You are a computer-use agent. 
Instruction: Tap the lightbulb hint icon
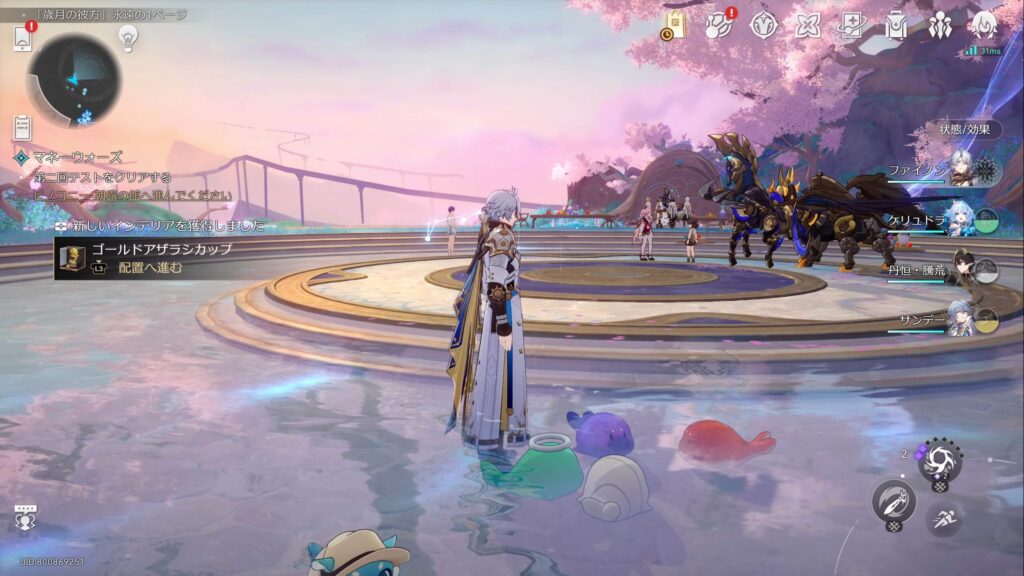click(x=128, y=37)
